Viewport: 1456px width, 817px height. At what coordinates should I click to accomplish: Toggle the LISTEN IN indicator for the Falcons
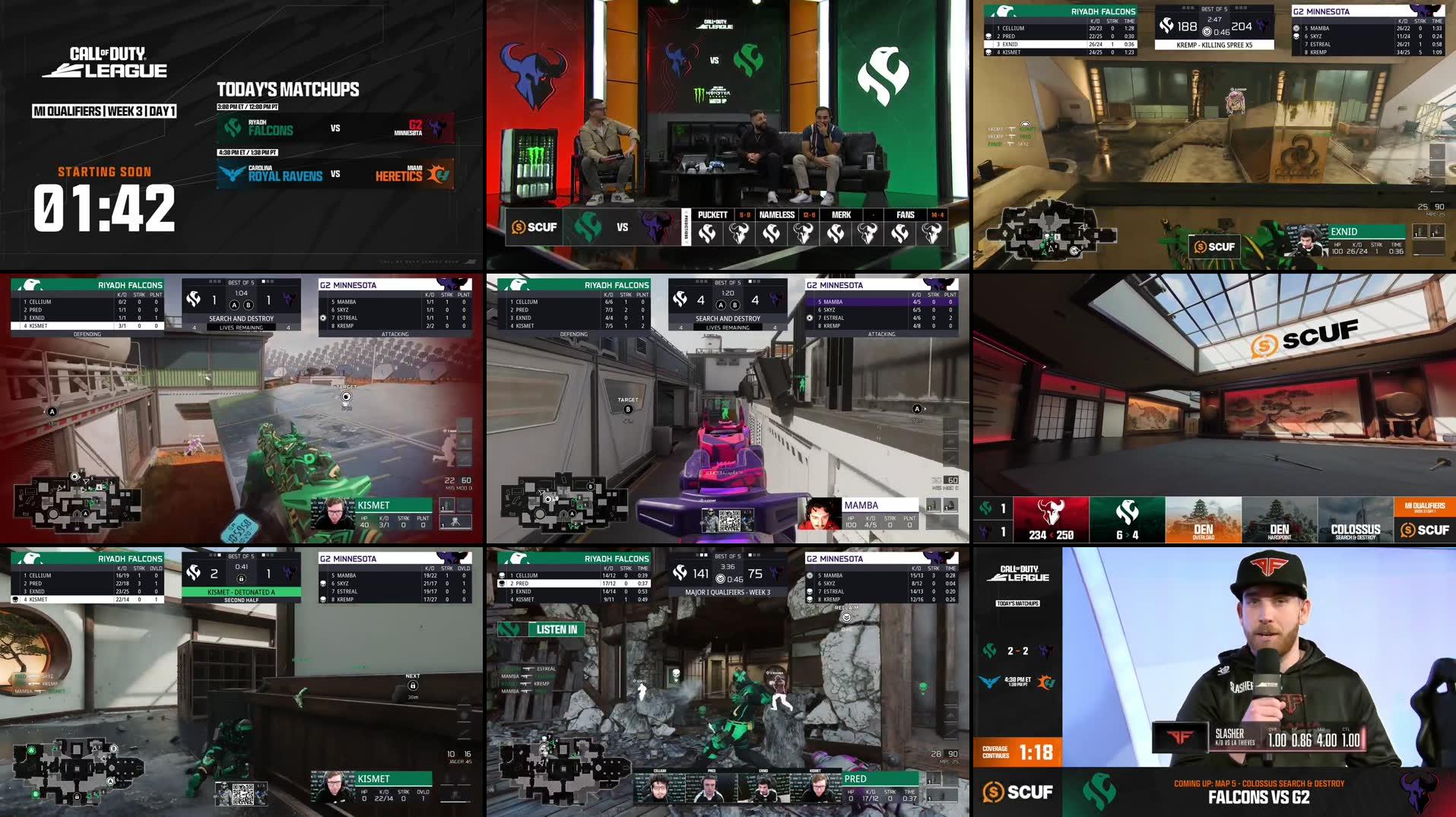click(x=557, y=629)
